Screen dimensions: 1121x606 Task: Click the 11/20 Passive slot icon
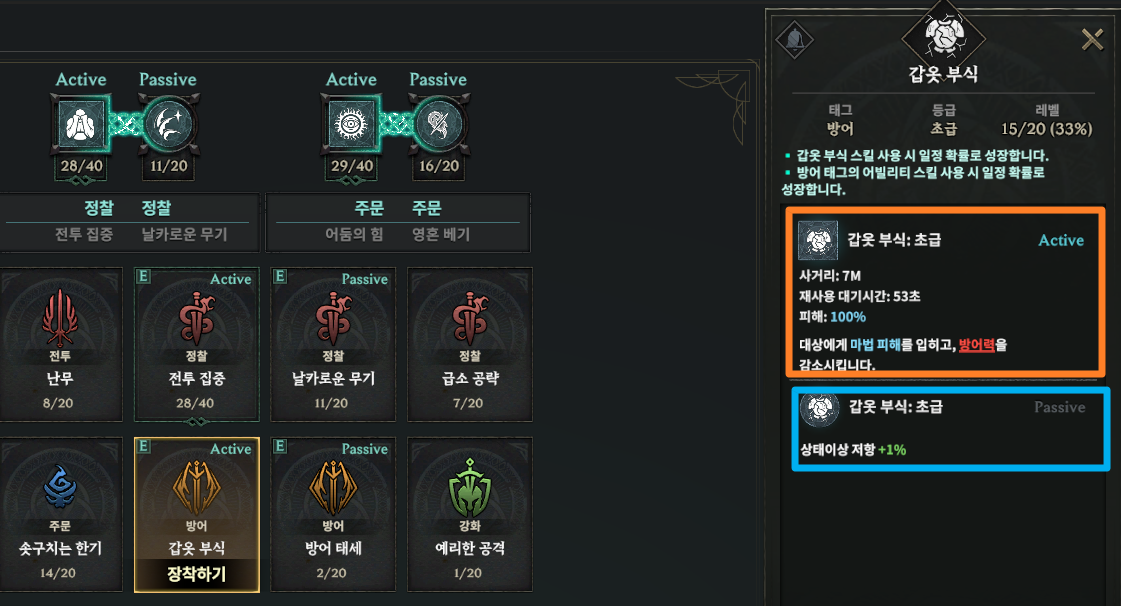click(167, 123)
